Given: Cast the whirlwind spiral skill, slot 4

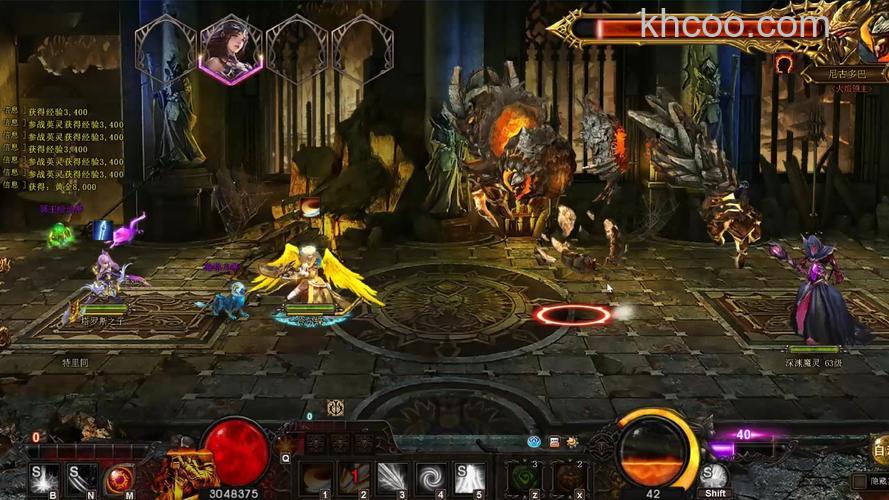Looking at the screenshot, I should point(433,477).
